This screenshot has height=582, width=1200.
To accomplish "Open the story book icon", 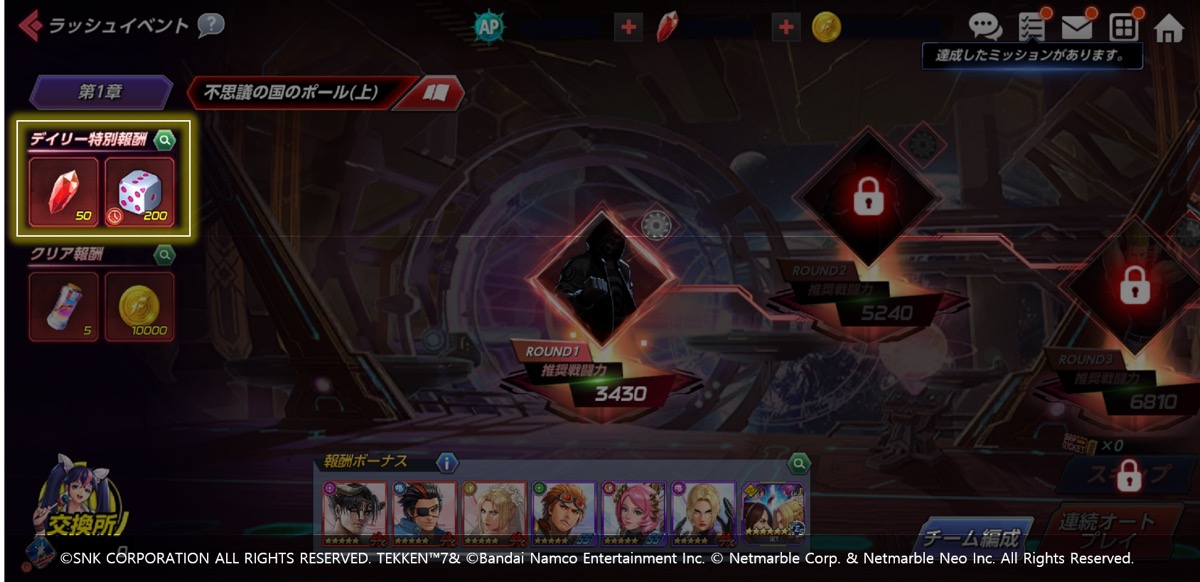I will pos(435,93).
